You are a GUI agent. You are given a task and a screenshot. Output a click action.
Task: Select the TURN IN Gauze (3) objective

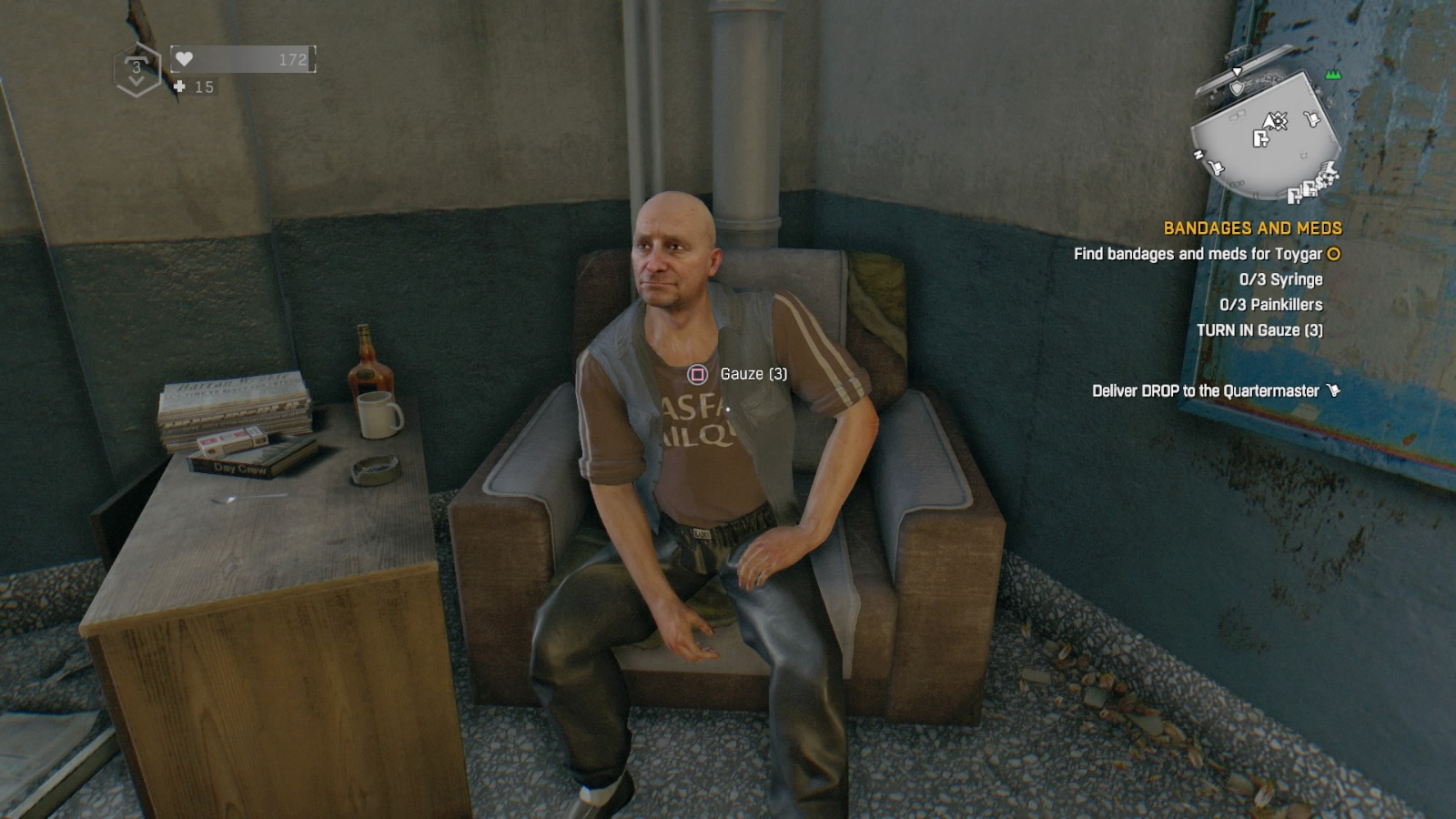1261,331
